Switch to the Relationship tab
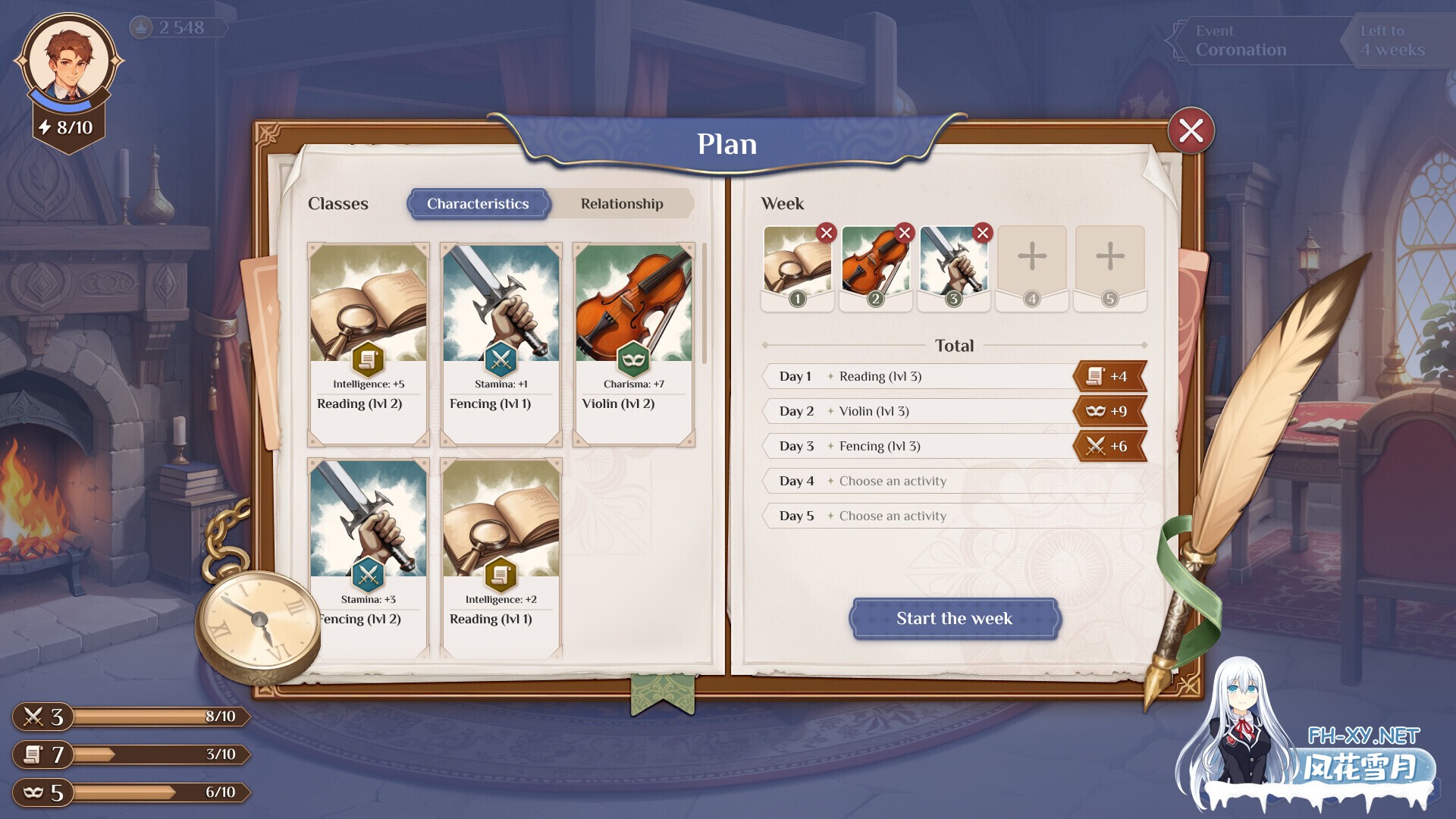 tap(622, 204)
